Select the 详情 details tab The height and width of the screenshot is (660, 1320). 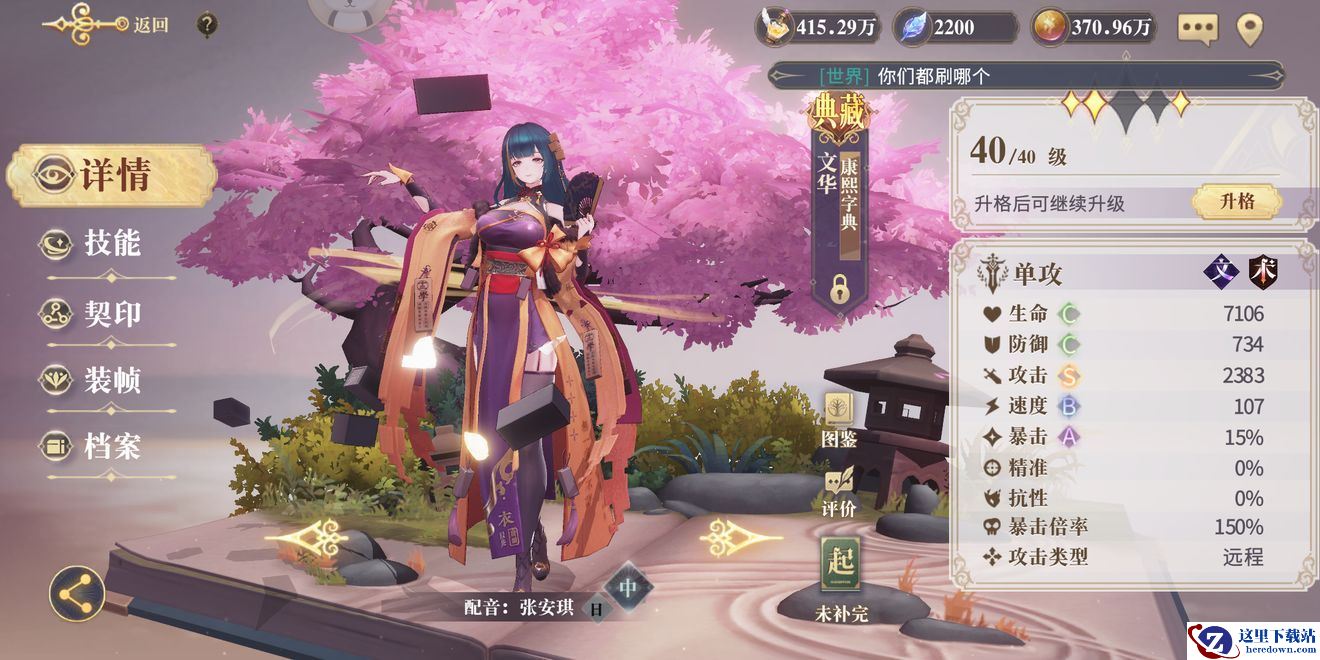click(112, 175)
